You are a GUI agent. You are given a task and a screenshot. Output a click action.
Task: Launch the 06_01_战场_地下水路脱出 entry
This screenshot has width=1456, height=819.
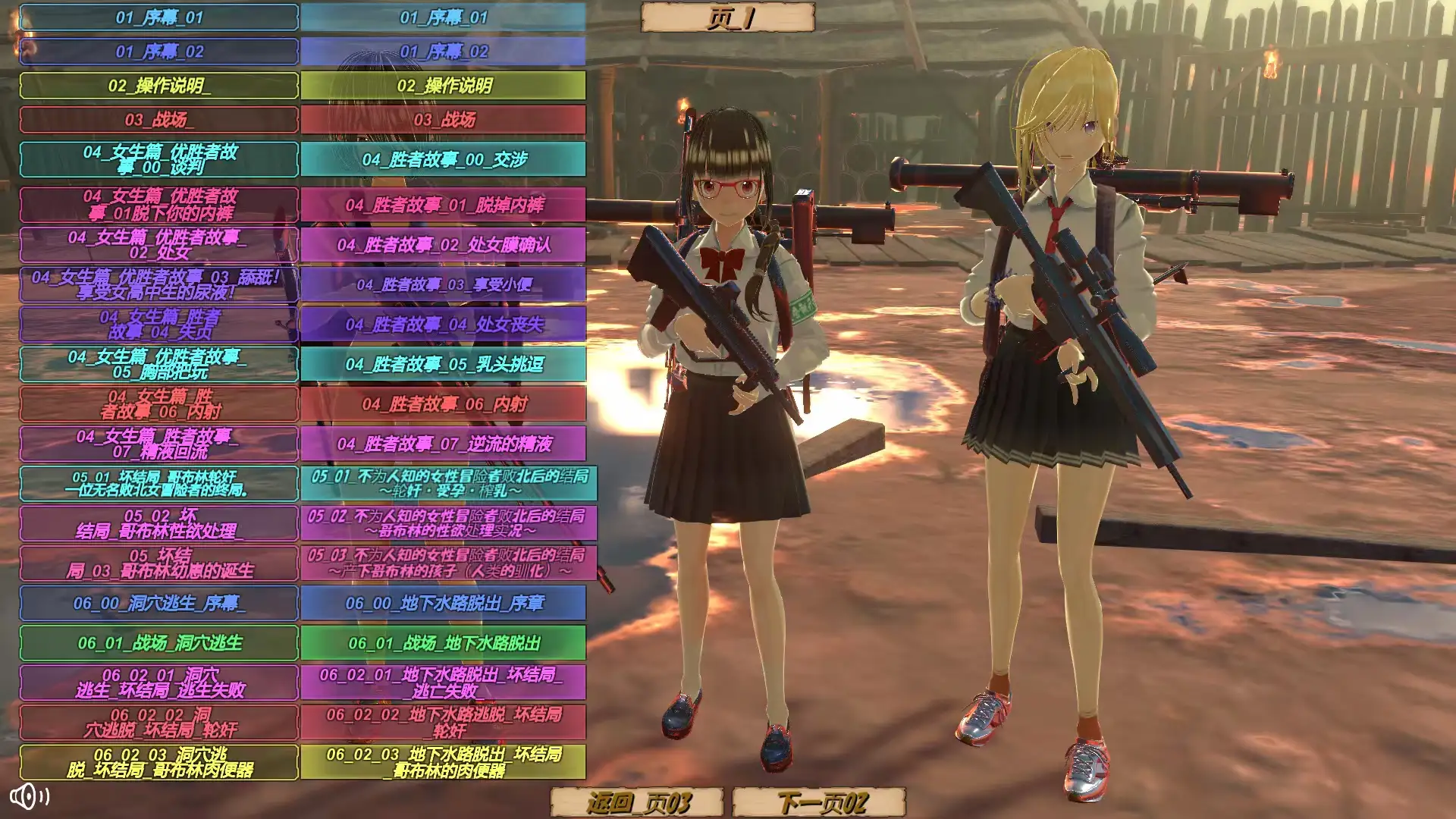(x=444, y=643)
